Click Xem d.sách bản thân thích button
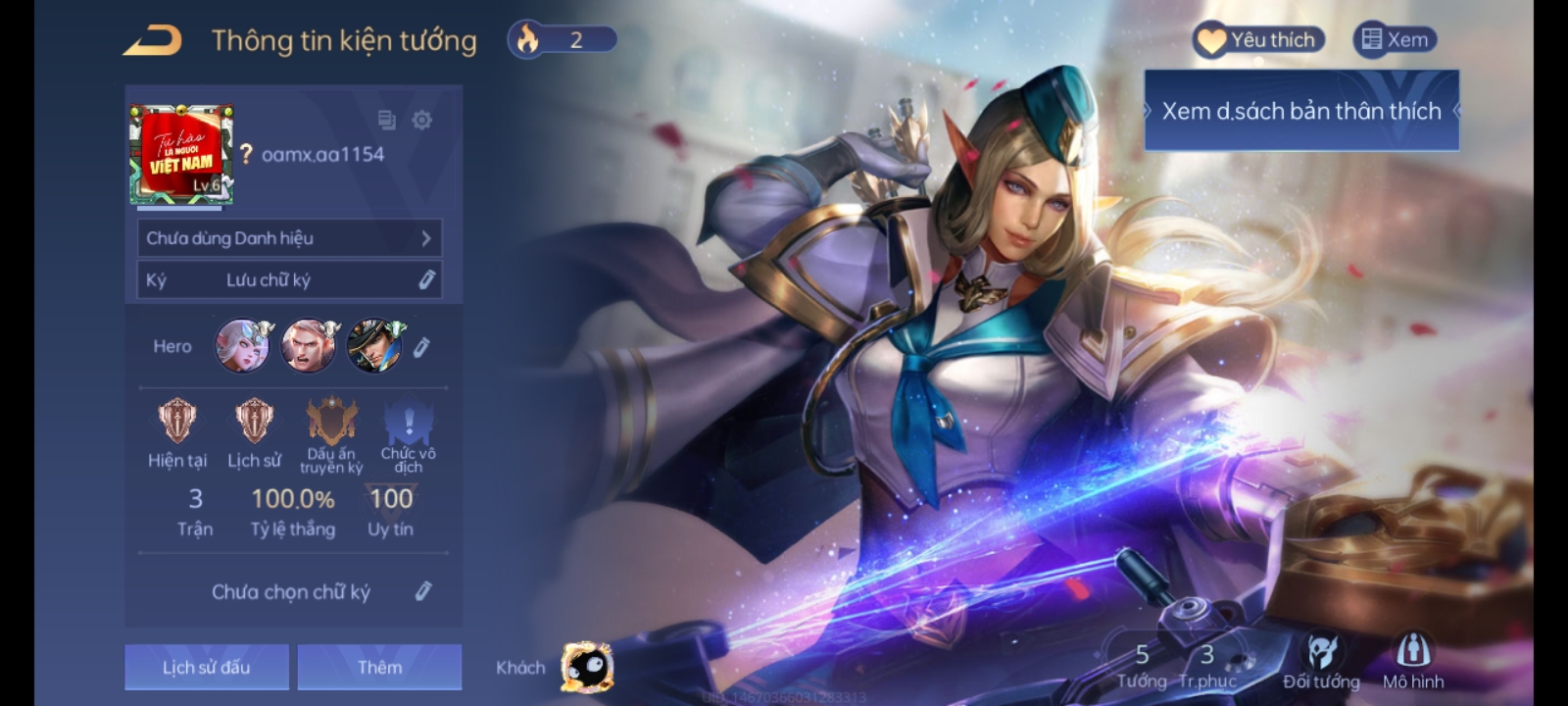Viewport: 1568px width, 706px height. pyautogui.click(x=1301, y=111)
